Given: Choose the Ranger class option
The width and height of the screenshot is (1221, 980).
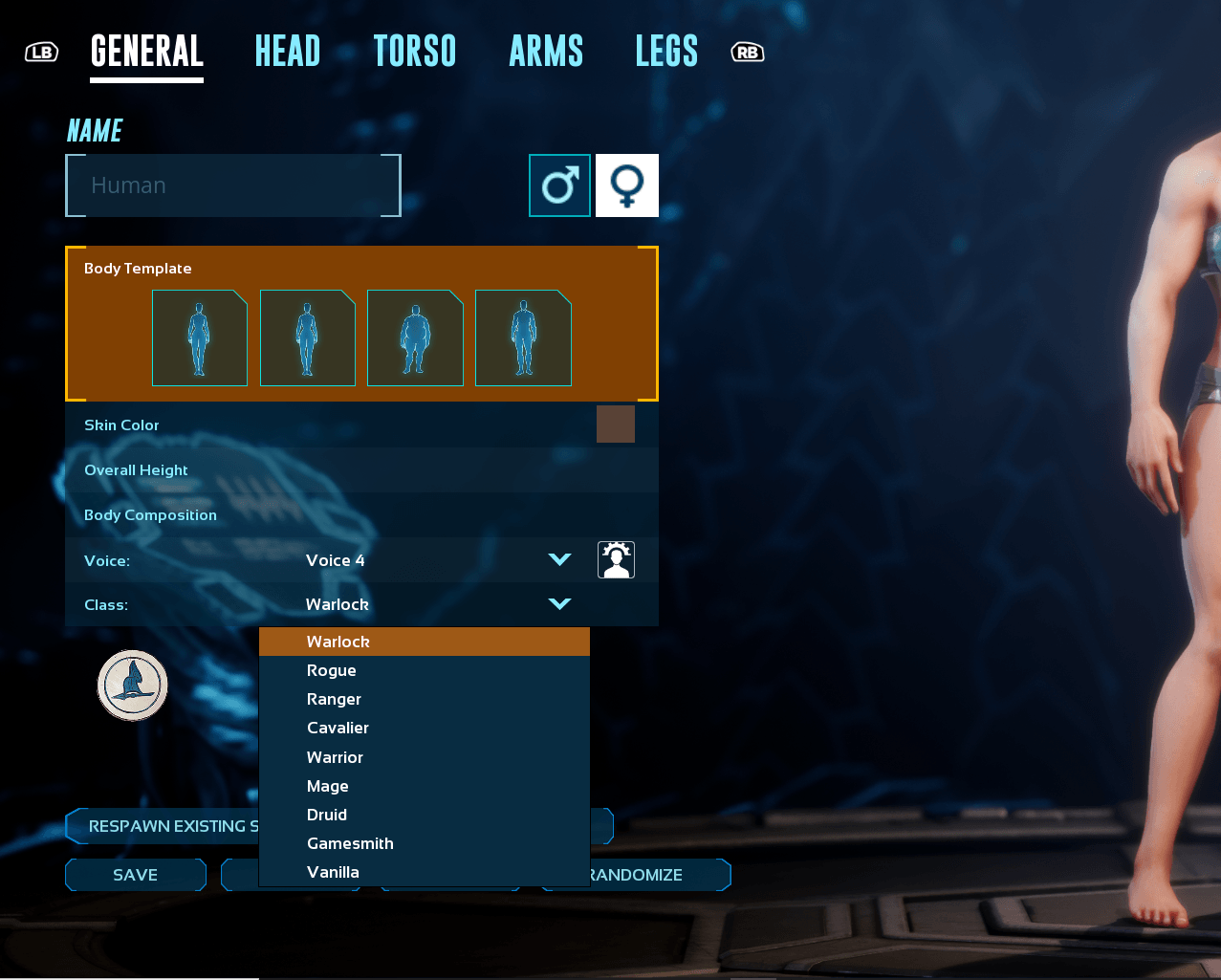Looking at the screenshot, I should 334,700.
